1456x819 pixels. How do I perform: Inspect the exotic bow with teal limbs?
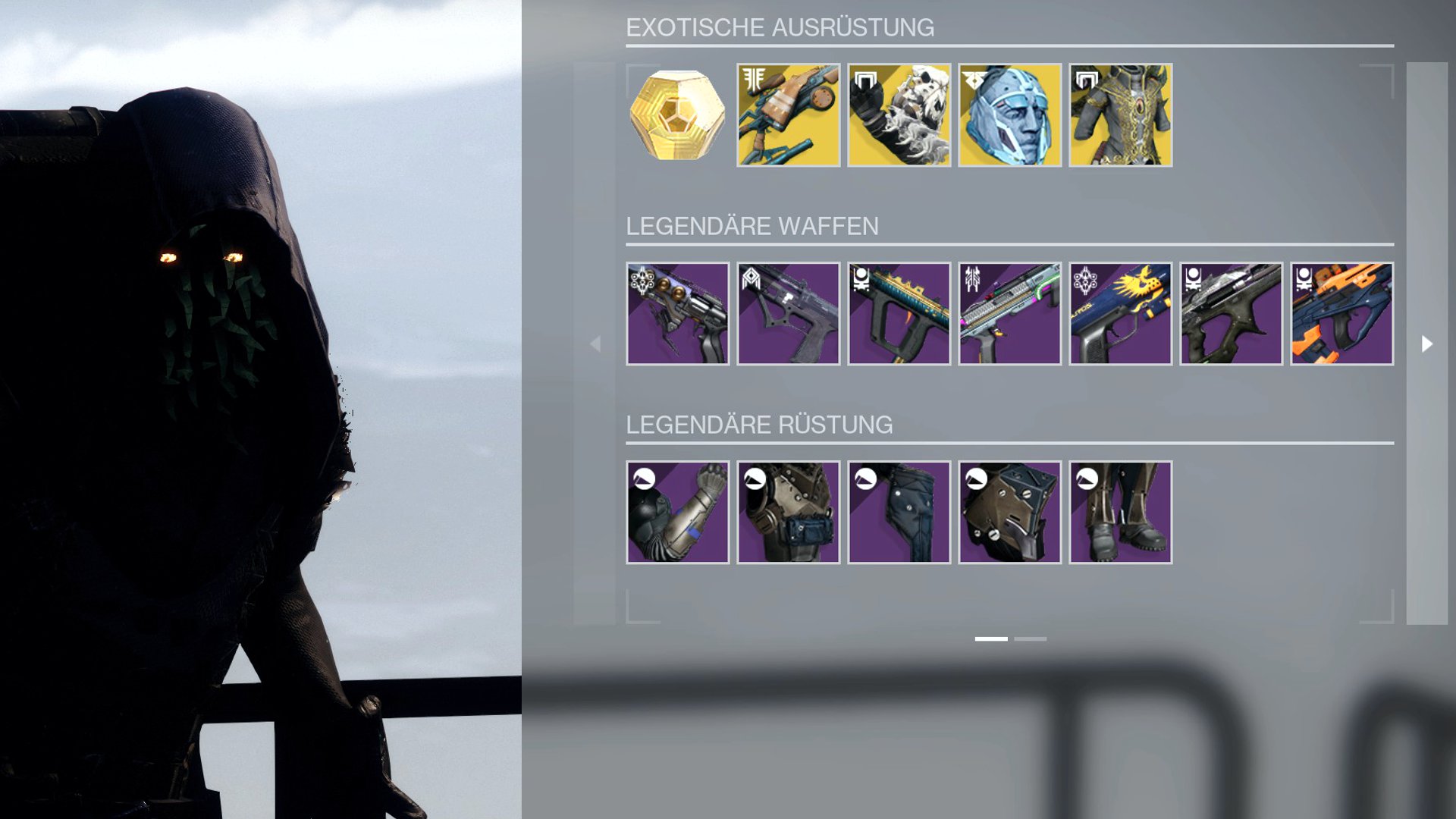788,115
